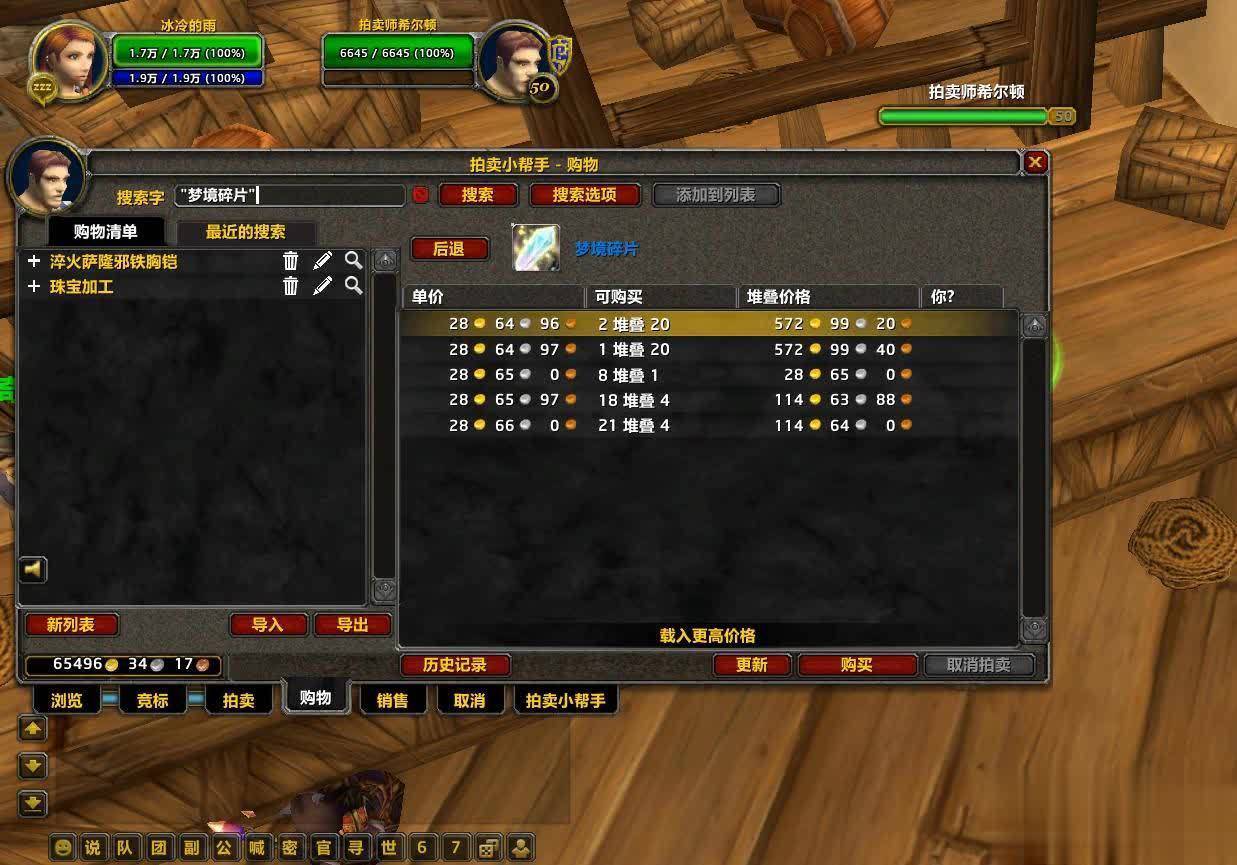Close the auction helper window
The width and height of the screenshot is (1237, 865).
(x=1035, y=162)
